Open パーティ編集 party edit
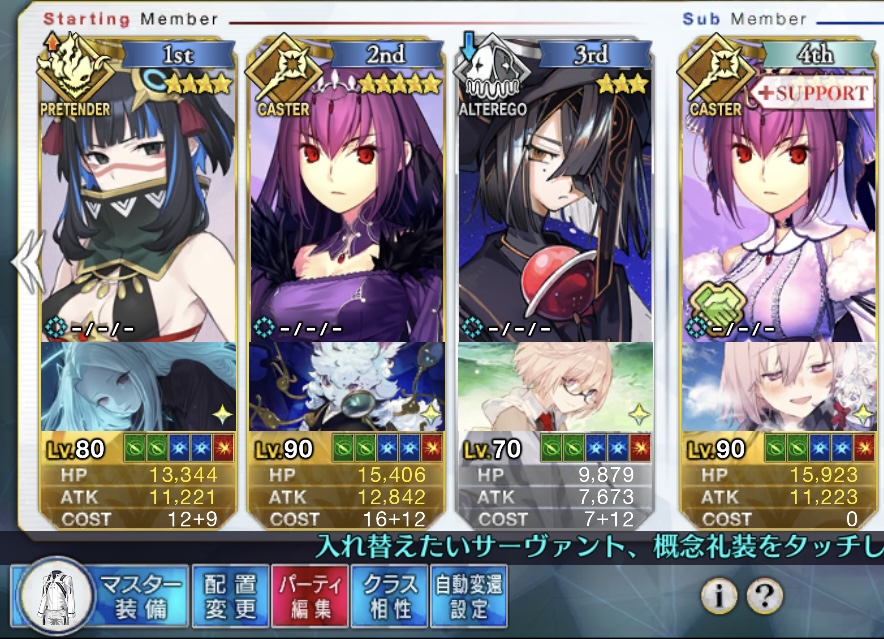The image size is (884, 639). [310, 596]
